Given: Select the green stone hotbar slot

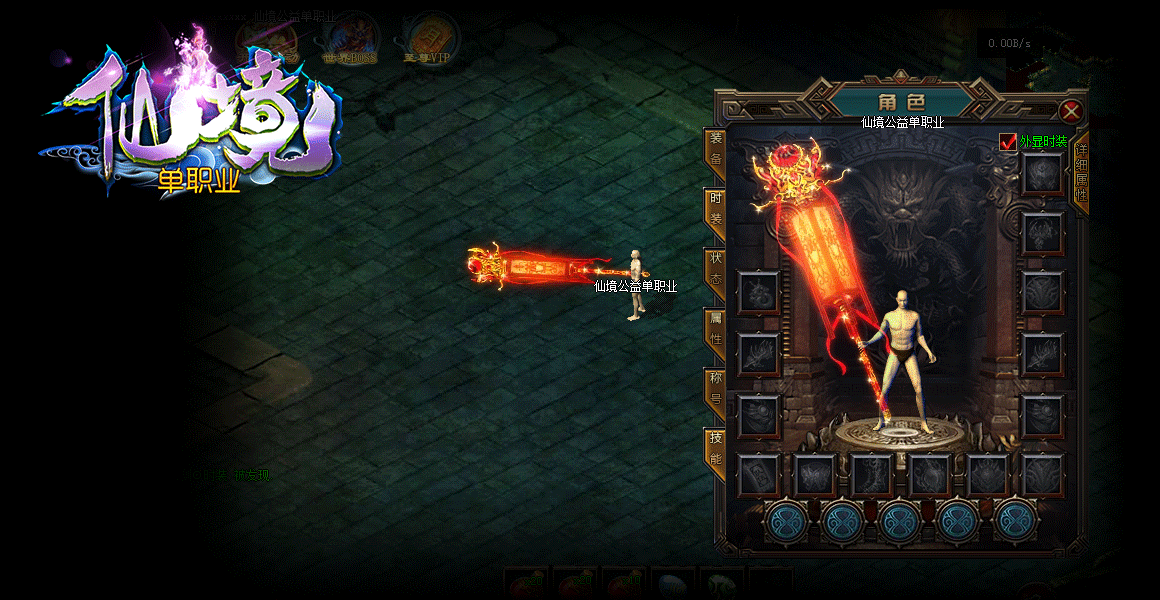Looking at the screenshot, I should click(x=722, y=585).
